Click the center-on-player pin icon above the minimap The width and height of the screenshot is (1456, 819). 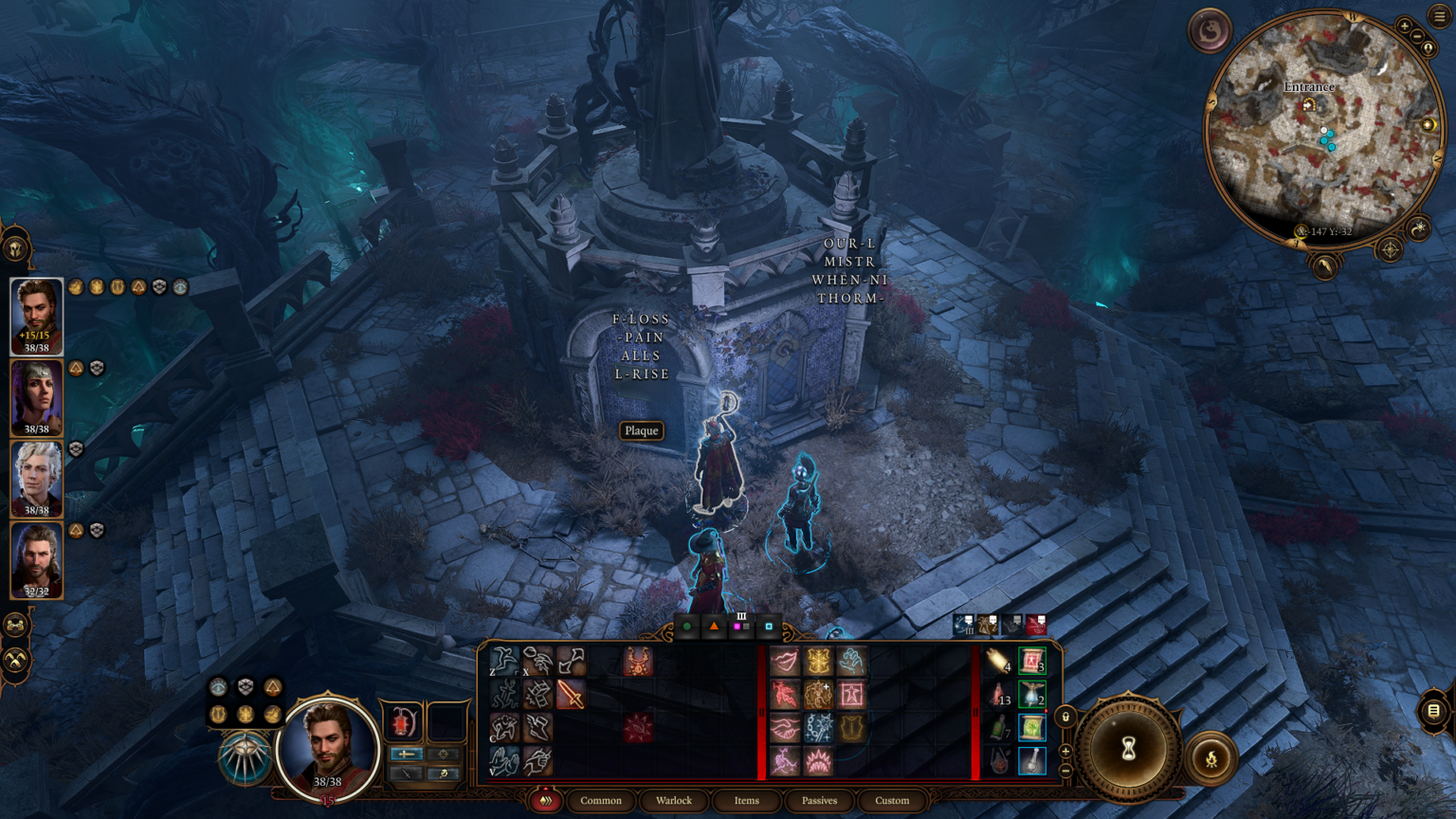1428,48
